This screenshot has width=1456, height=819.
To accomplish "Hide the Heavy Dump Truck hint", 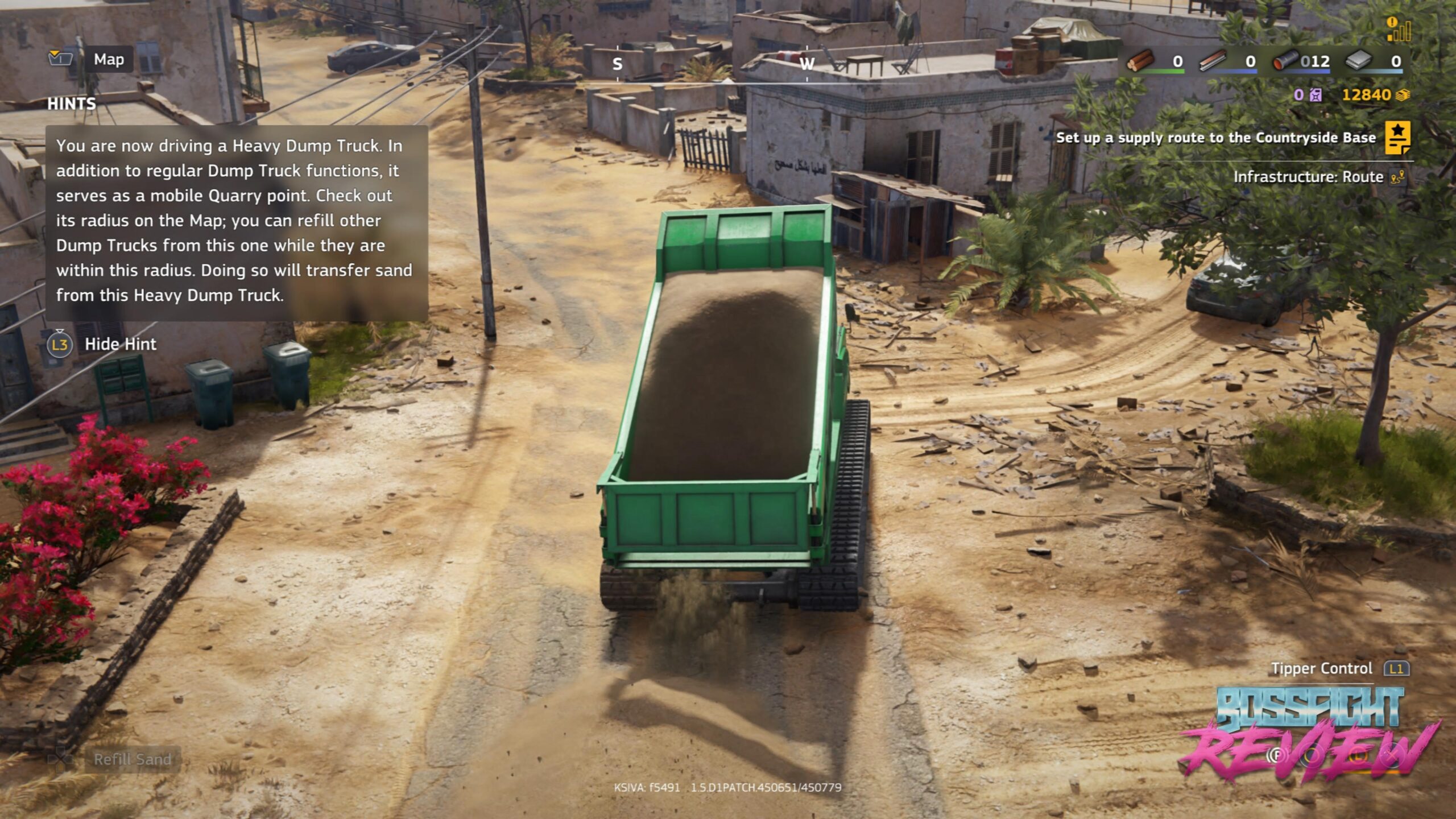I will pyautogui.click(x=120, y=344).
